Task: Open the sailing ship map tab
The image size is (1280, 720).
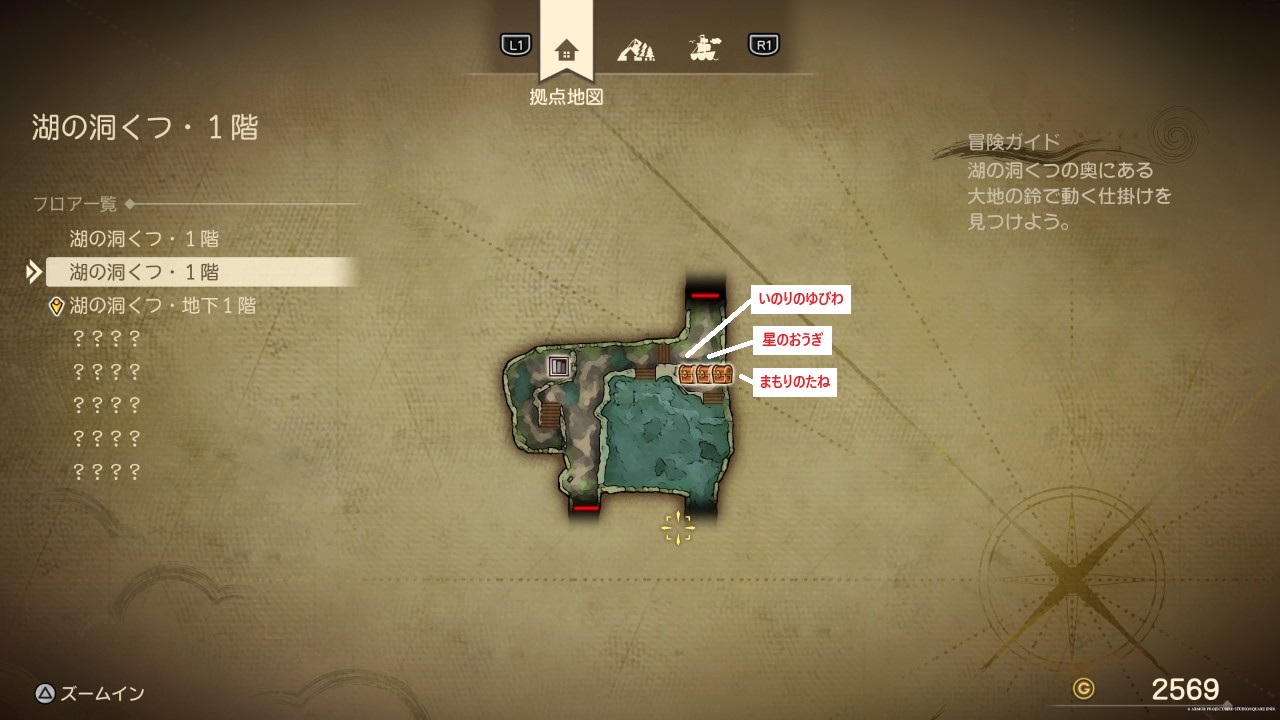Action: tap(705, 47)
